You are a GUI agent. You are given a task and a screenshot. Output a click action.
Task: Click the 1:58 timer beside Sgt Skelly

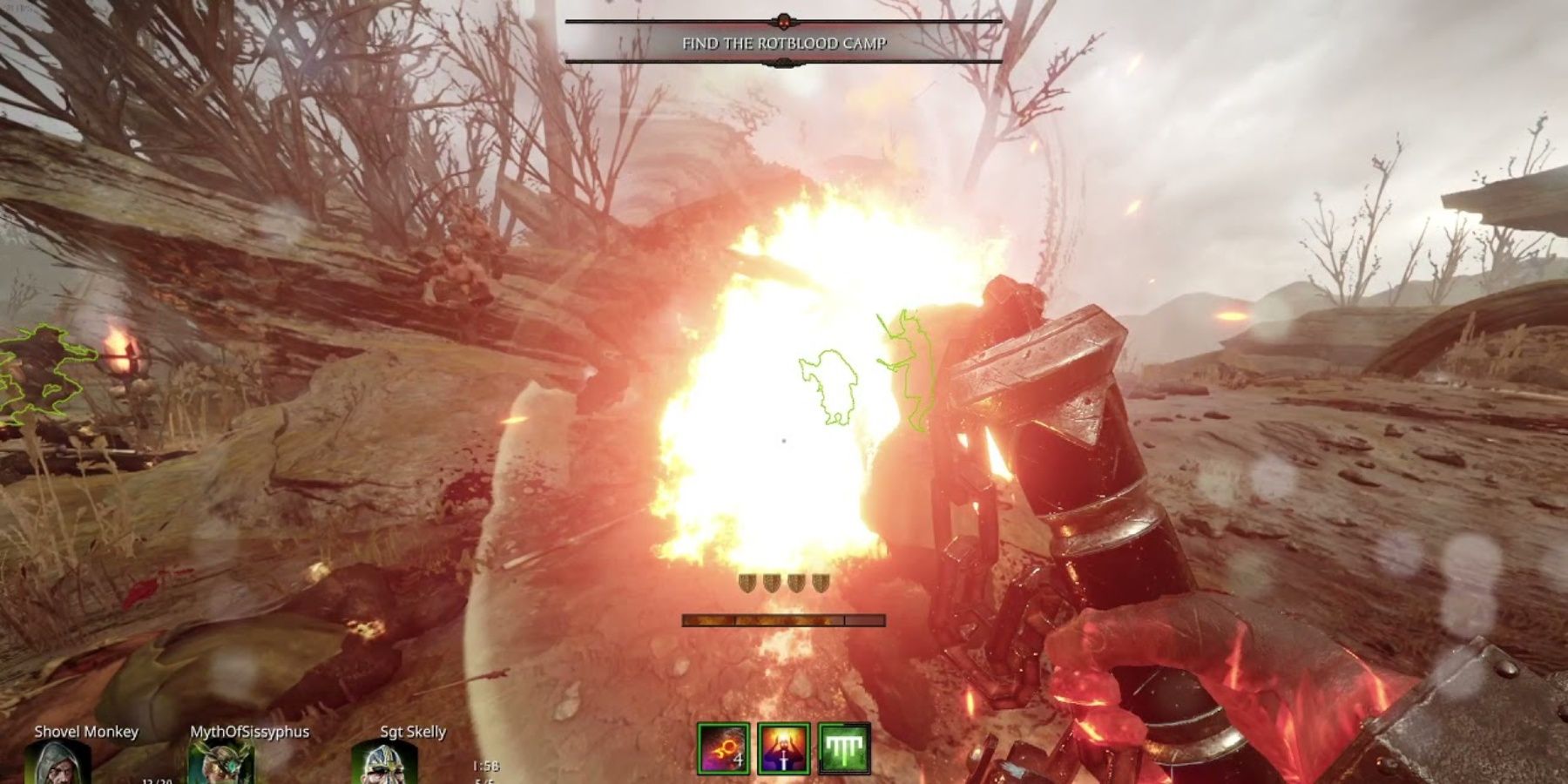pos(484,765)
